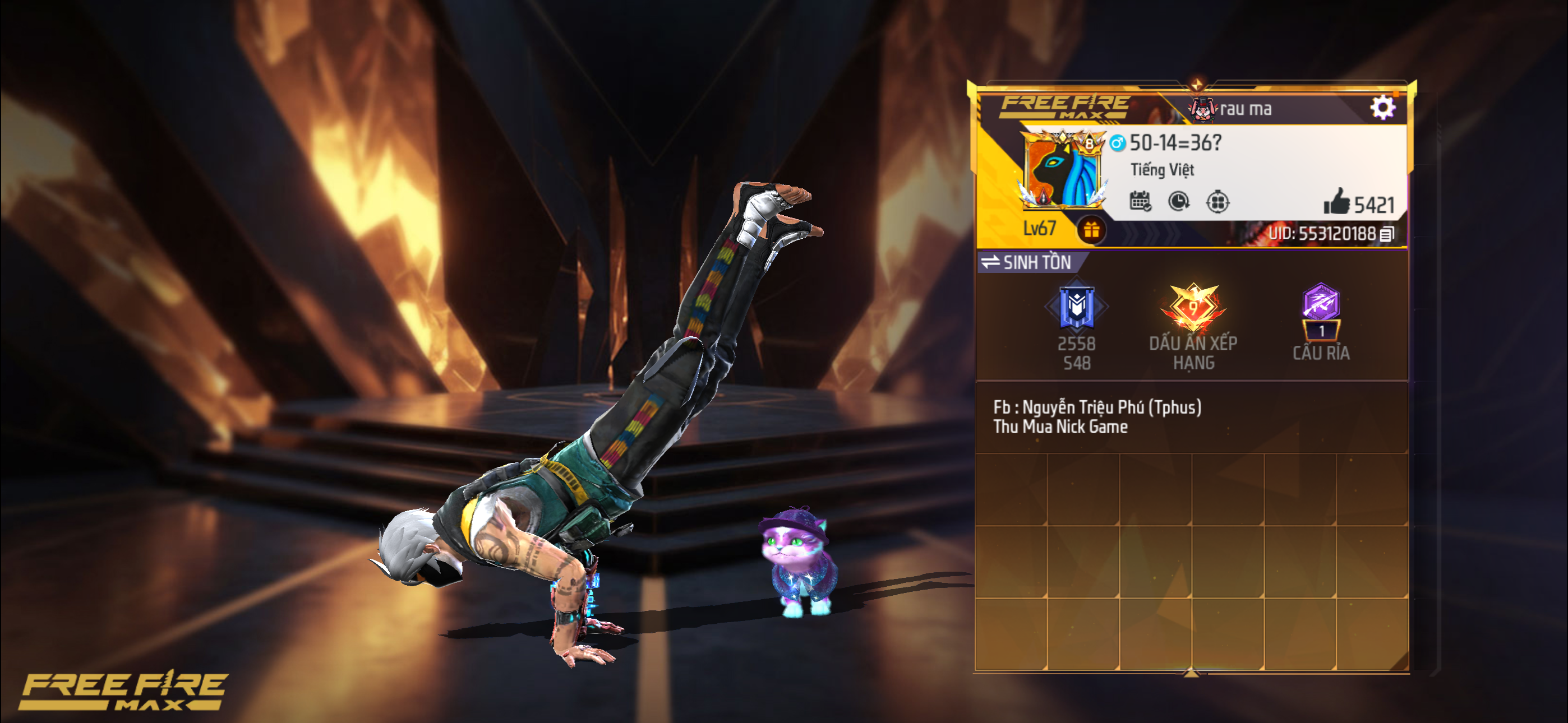The image size is (1568, 723).
Task: Open the gift box icon
Action: 1091,230
